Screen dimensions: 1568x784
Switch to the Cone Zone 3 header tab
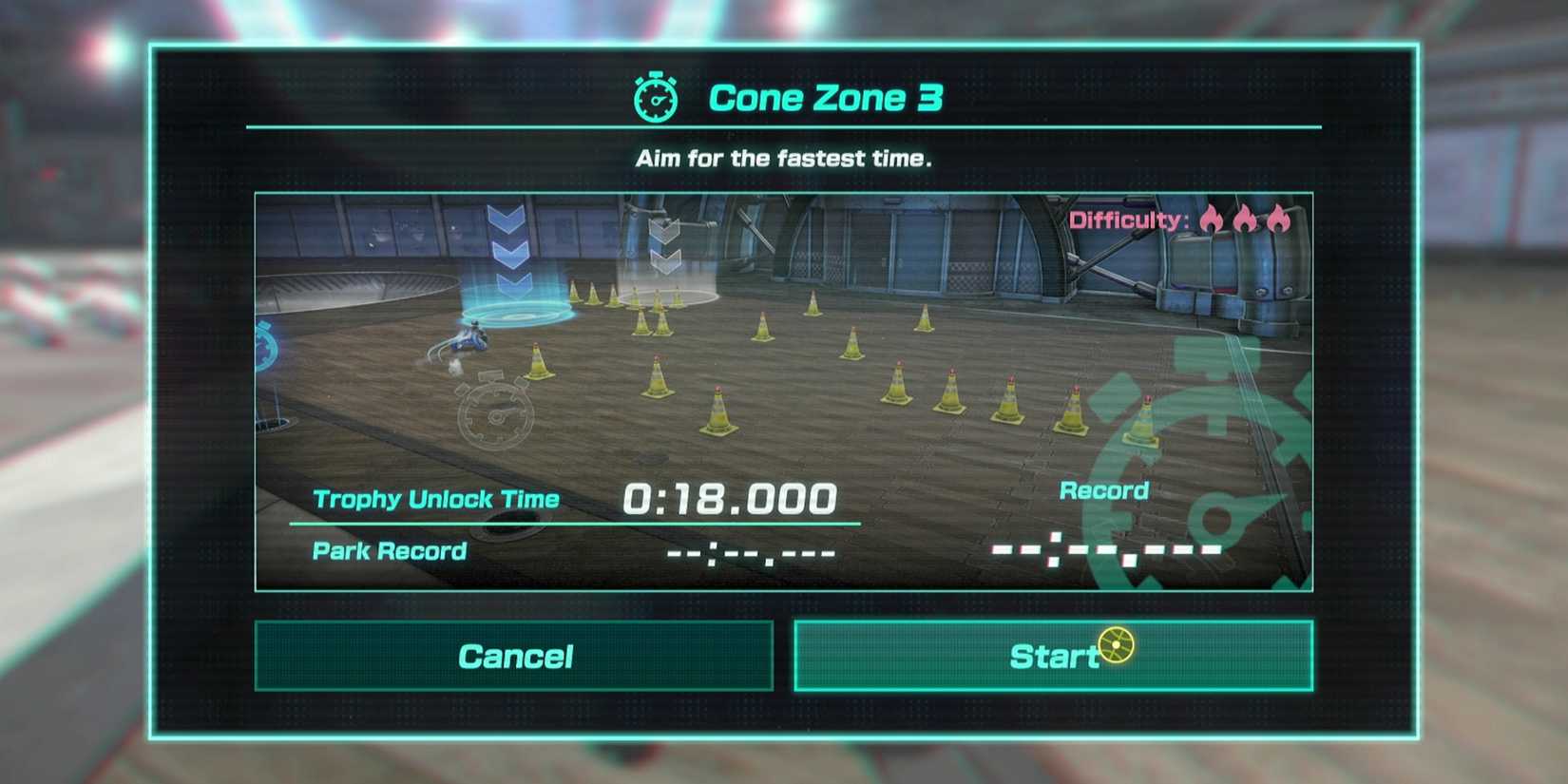click(825, 97)
